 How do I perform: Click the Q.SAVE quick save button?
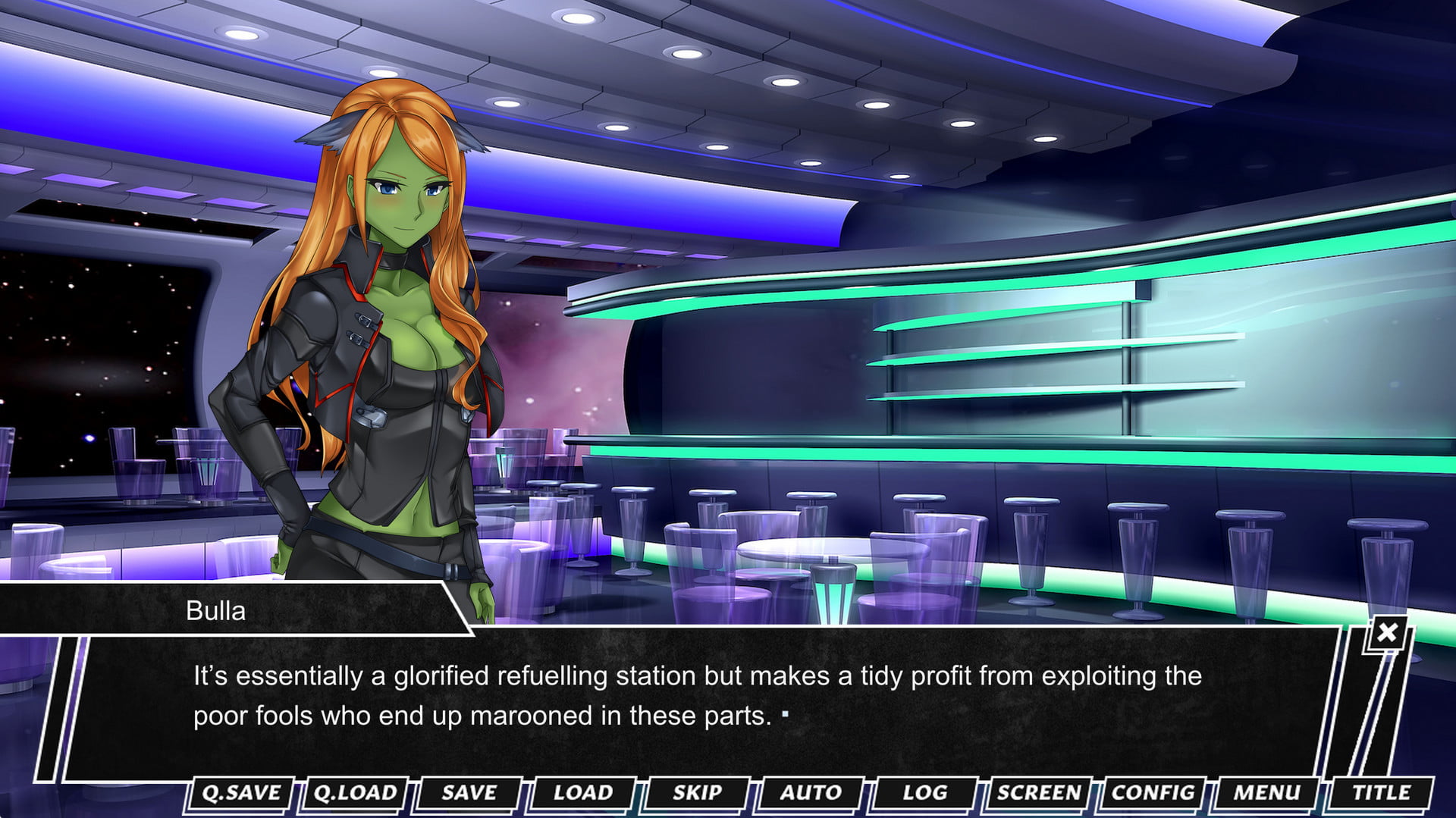coord(241,793)
